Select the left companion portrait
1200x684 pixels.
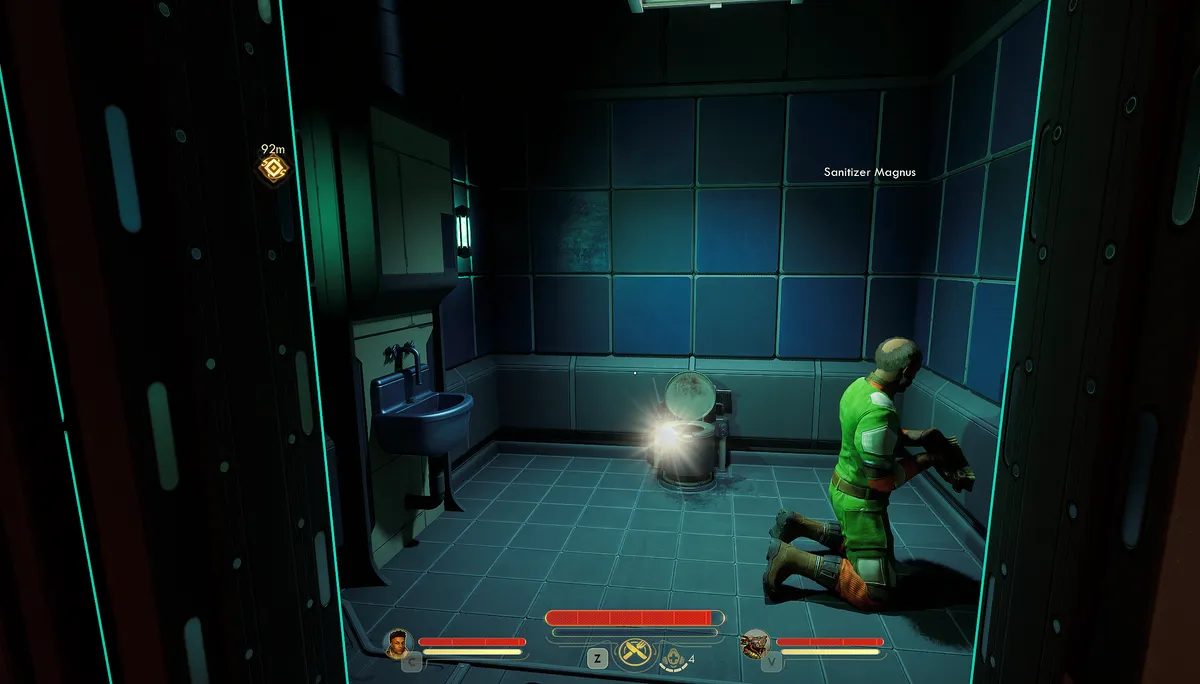pos(398,641)
